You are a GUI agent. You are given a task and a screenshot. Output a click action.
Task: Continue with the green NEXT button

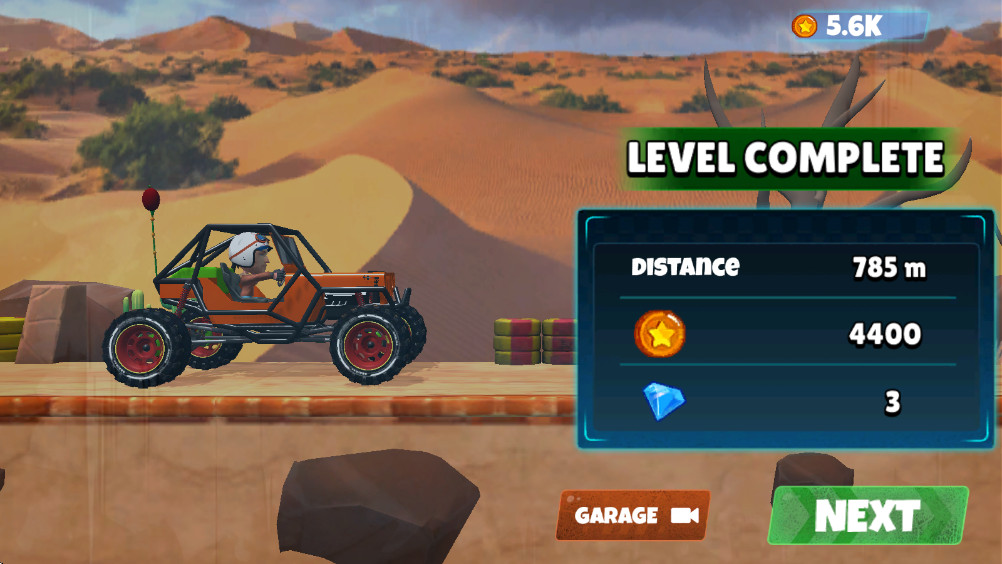pos(867,516)
